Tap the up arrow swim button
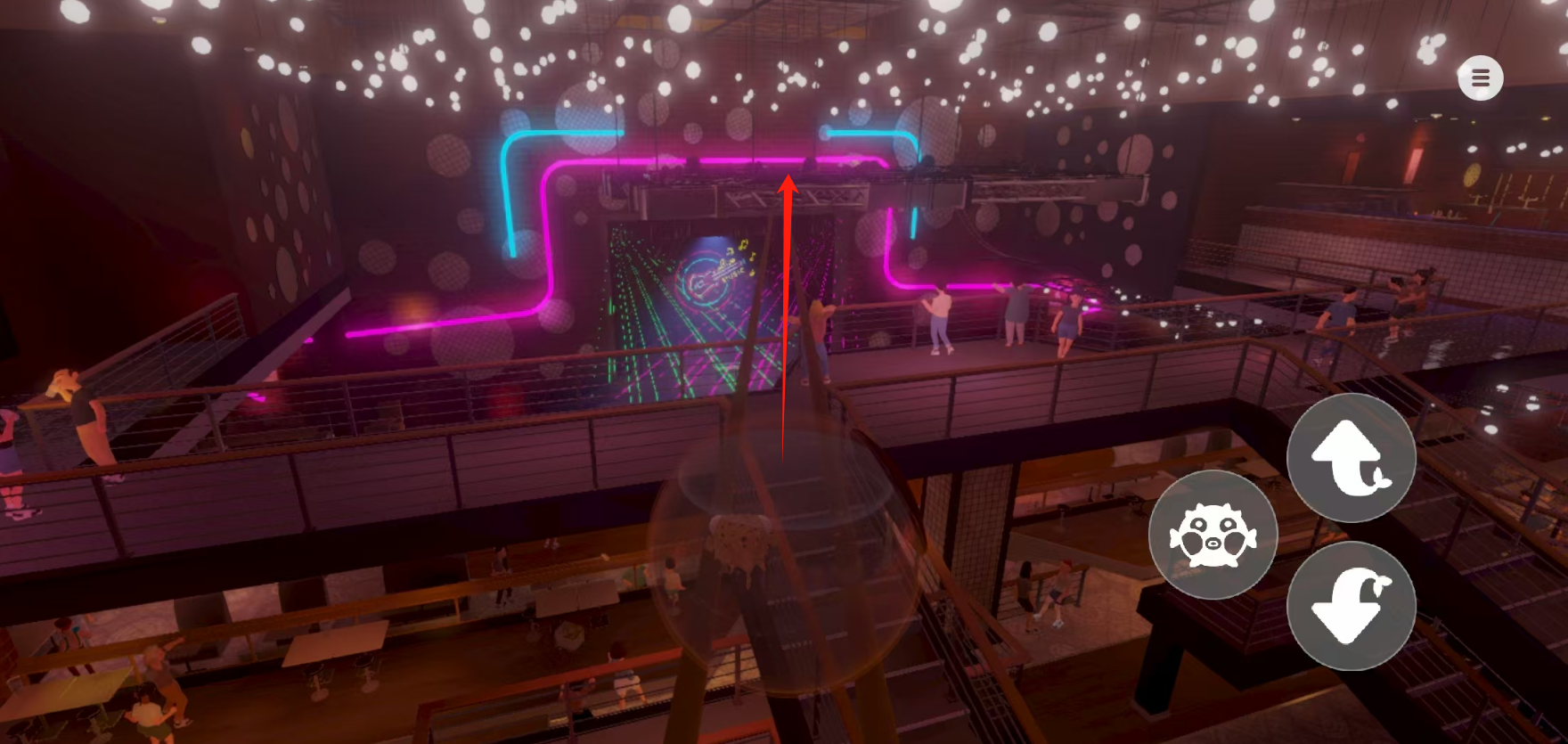 pyautogui.click(x=1351, y=458)
